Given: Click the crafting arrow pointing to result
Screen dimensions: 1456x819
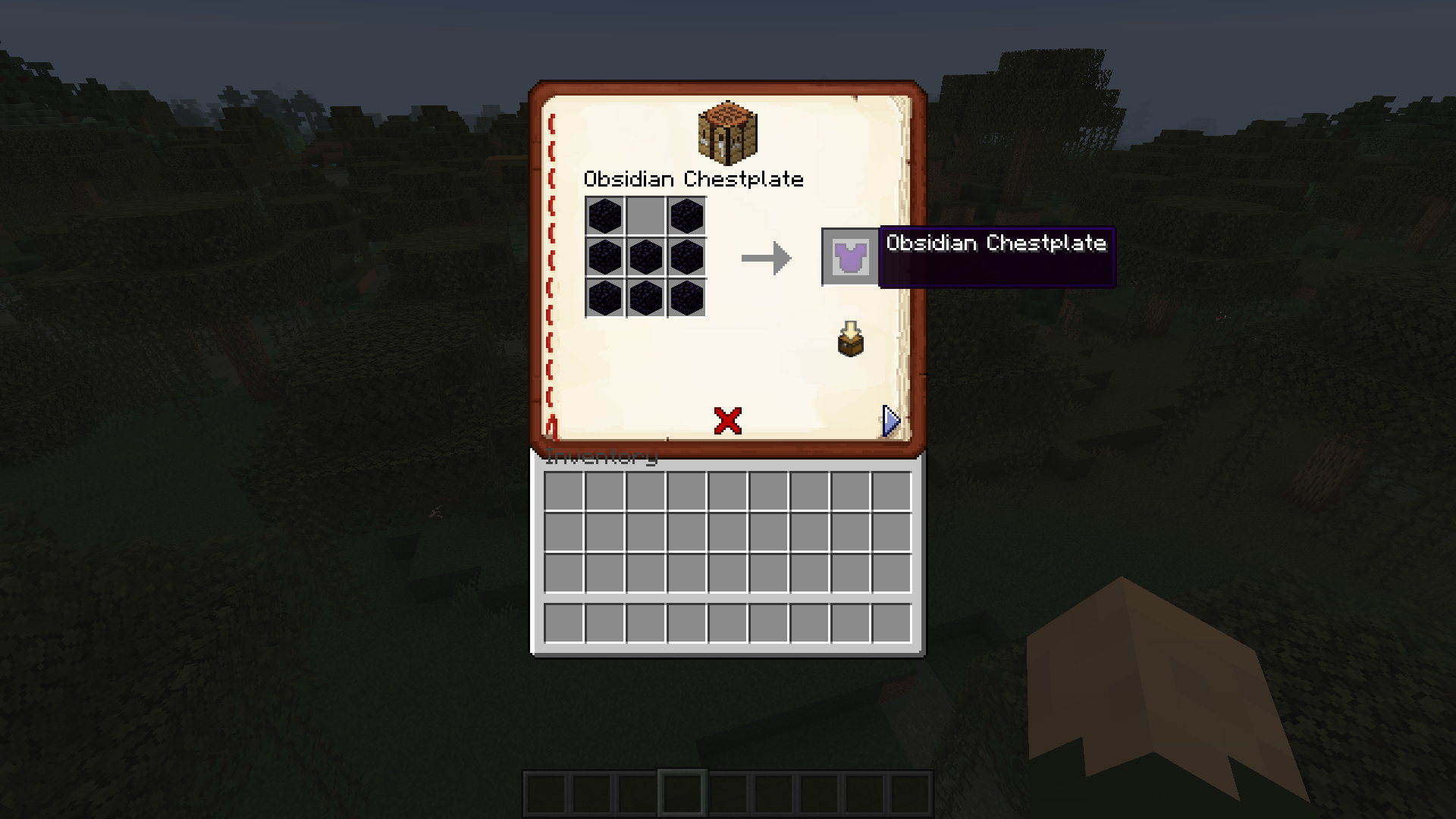Looking at the screenshot, I should [x=766, y=258].
